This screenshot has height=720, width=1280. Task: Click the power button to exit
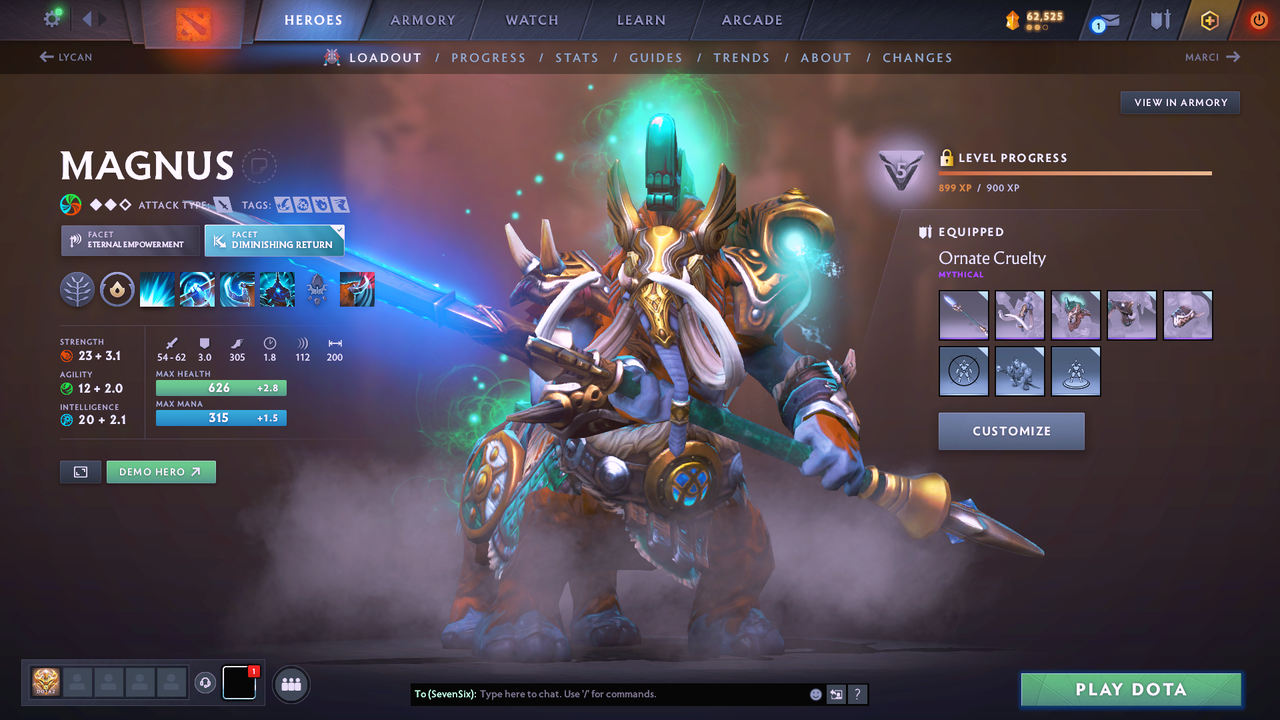tap(1258, 19)
